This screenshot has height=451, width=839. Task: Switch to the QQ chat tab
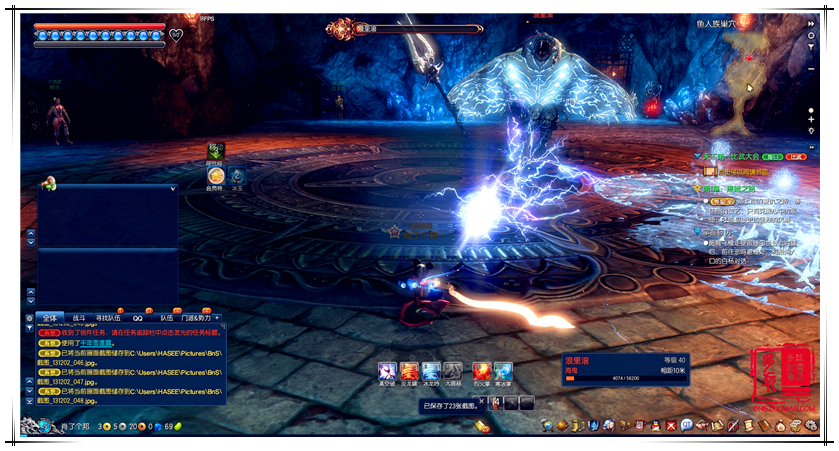[138, 318]
